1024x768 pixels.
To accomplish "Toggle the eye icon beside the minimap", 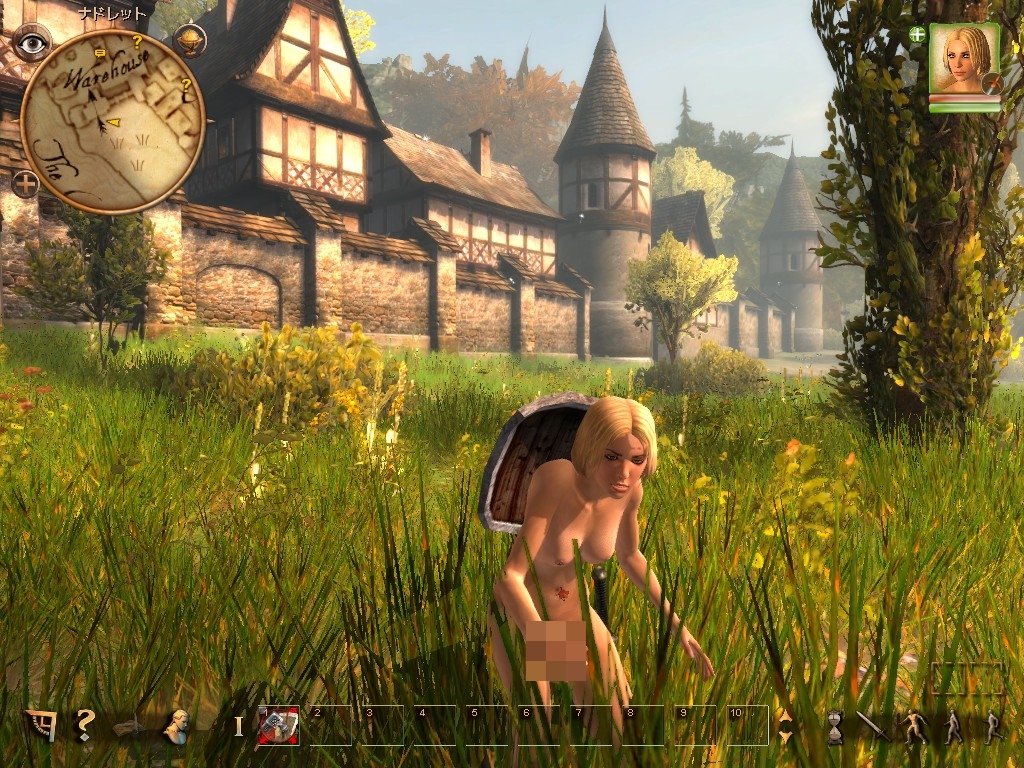I will [x=32, y=42].
